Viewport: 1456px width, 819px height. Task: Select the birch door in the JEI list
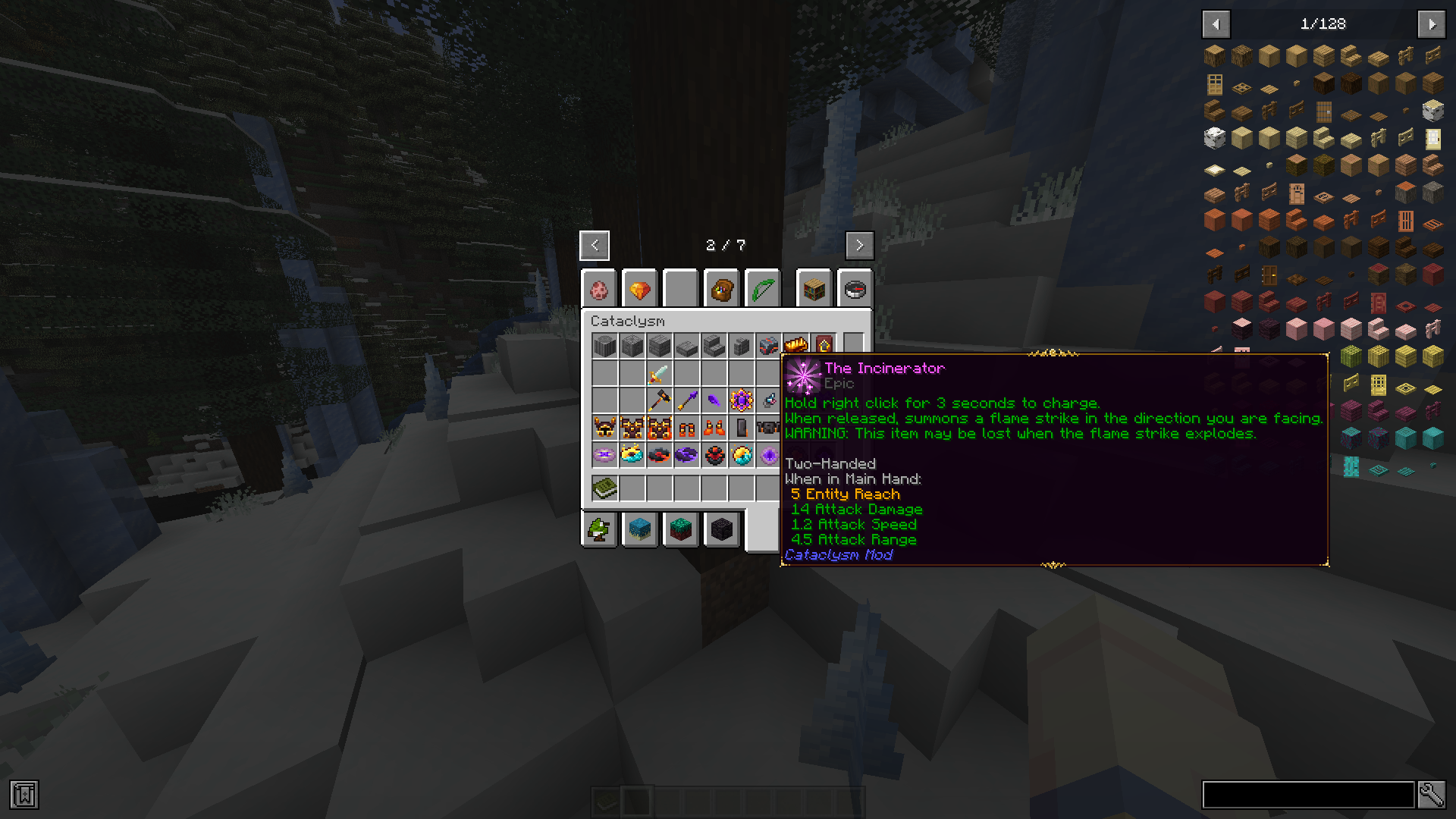coord(1432,140)
